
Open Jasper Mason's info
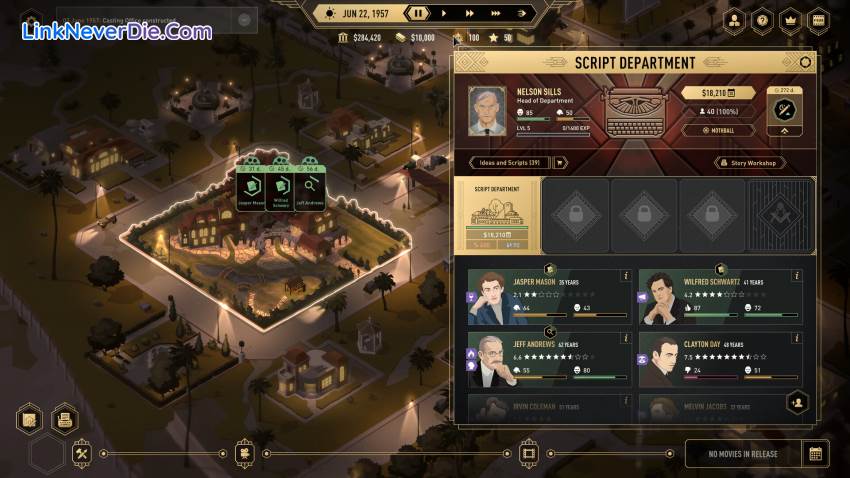pyautogui.click(x=626, y=276)
